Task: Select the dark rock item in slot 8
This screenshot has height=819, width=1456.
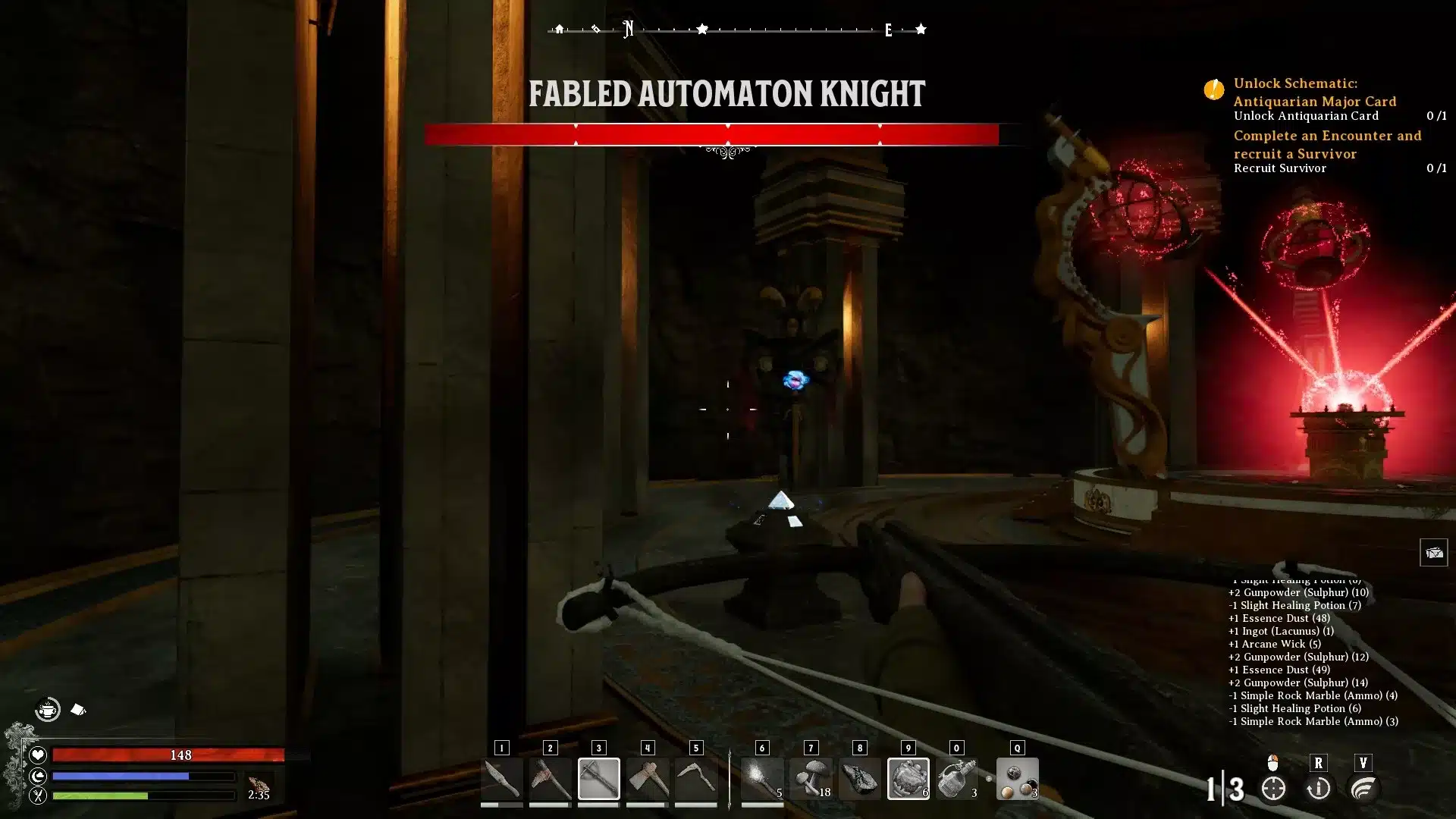Action: (859, 779)
